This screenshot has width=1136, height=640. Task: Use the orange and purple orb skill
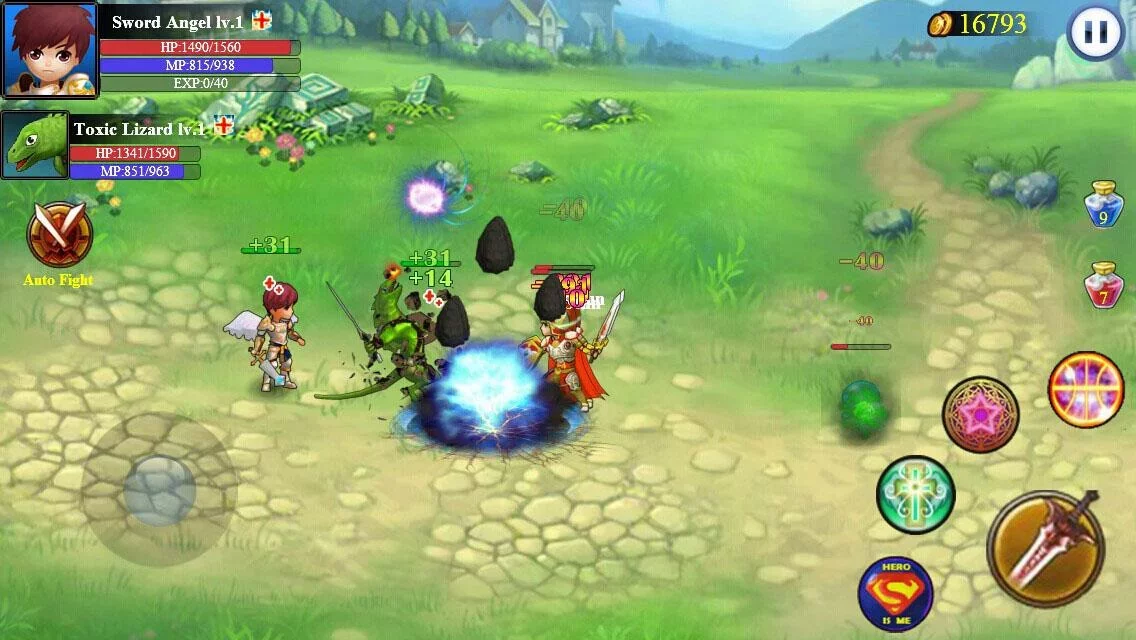[1086, 389]
